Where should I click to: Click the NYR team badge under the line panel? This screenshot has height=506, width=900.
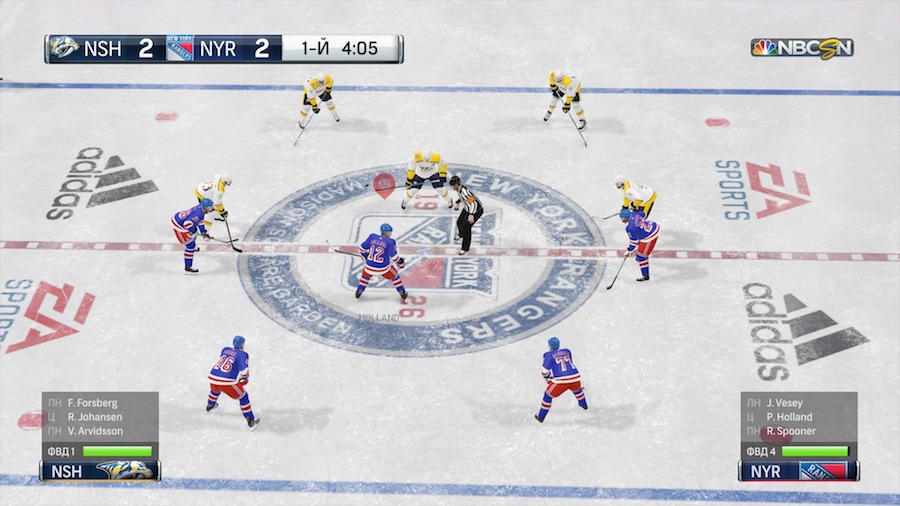(x=797, y=470)
